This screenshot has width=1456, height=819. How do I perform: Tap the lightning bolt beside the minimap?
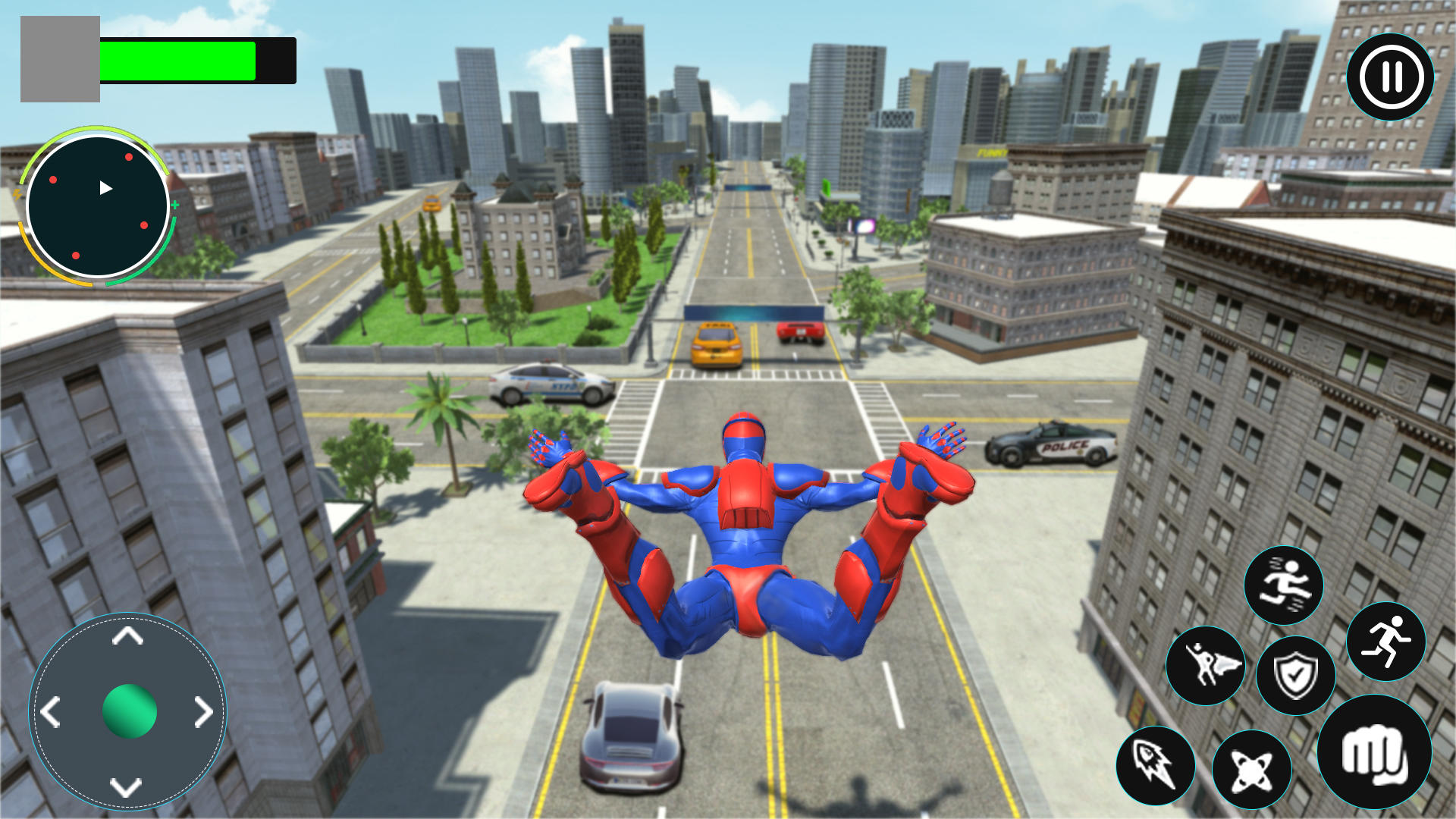pos(17,193)
